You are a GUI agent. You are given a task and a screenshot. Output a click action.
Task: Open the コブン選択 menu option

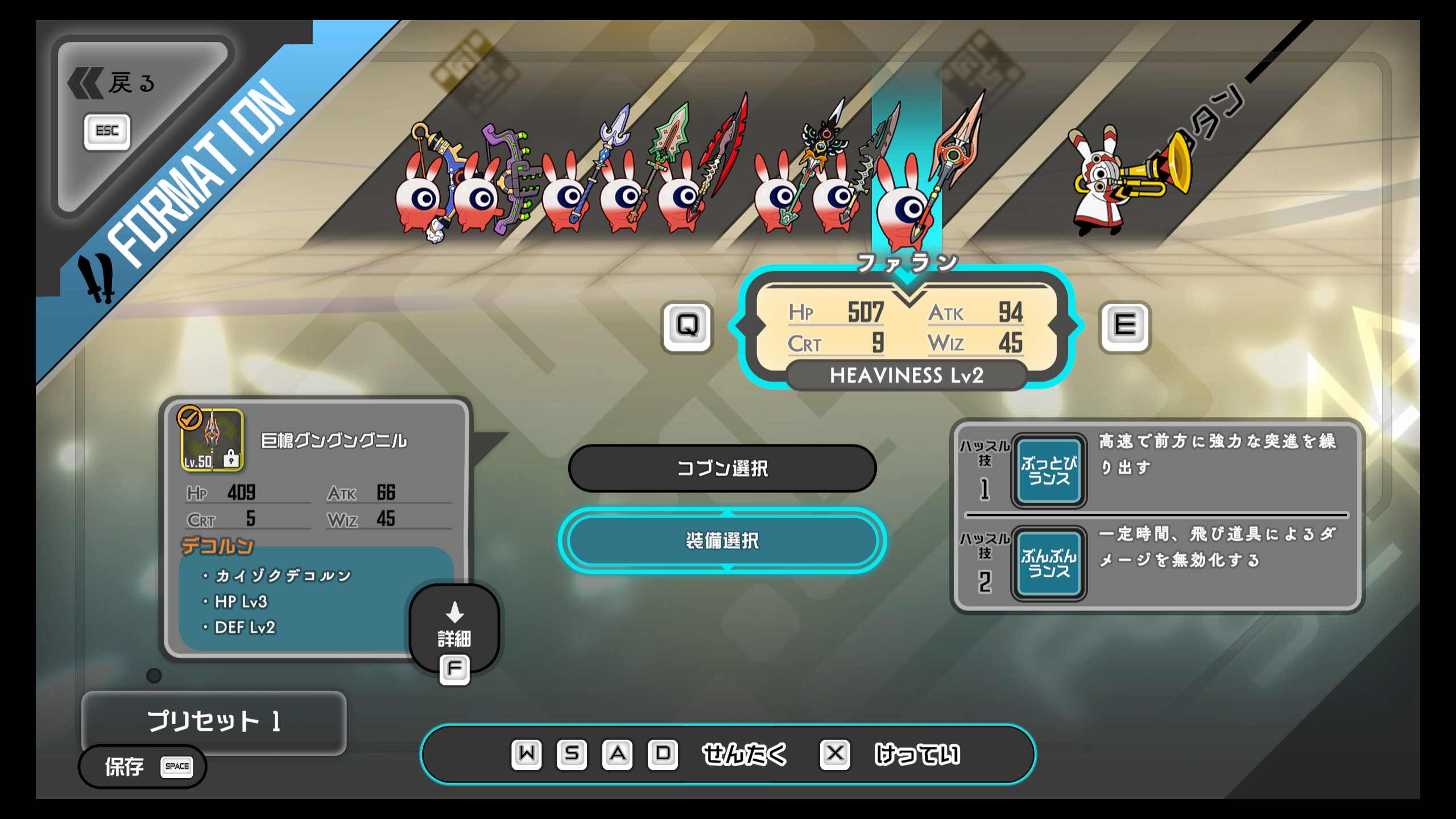pos(722,468)
